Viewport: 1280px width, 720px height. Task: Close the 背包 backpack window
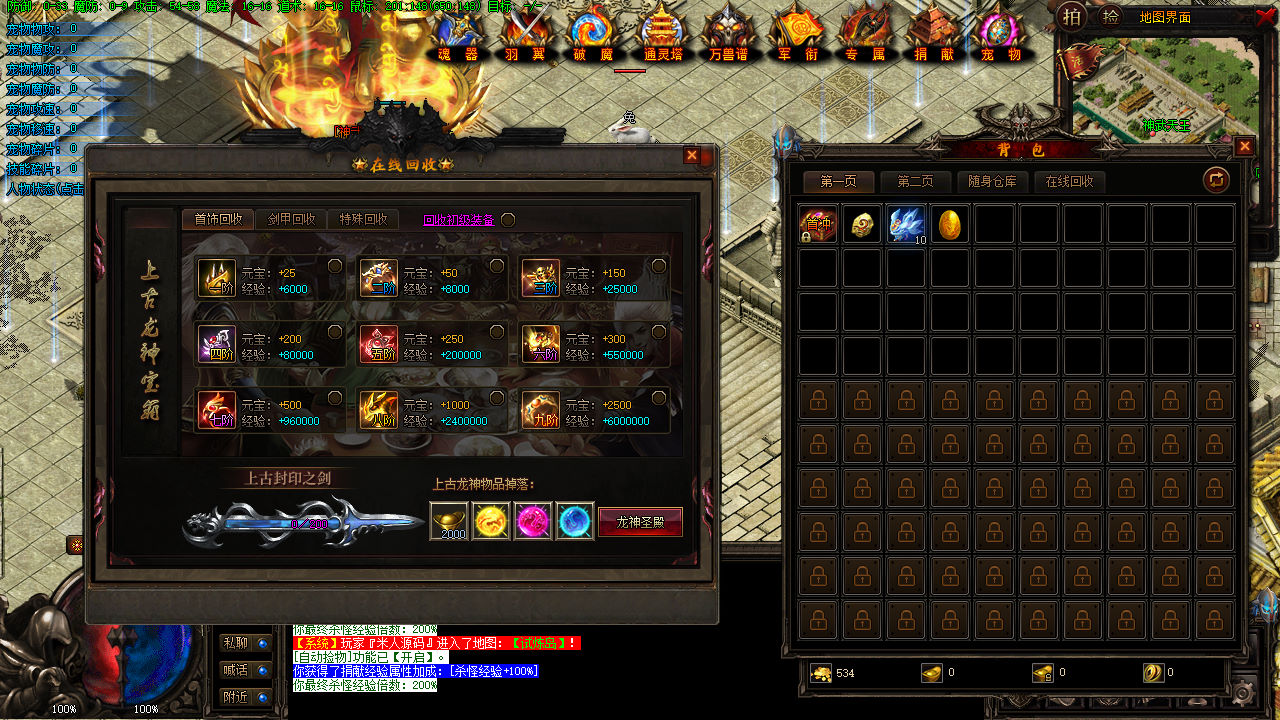pyautogui.click(x=1244, y=147)
